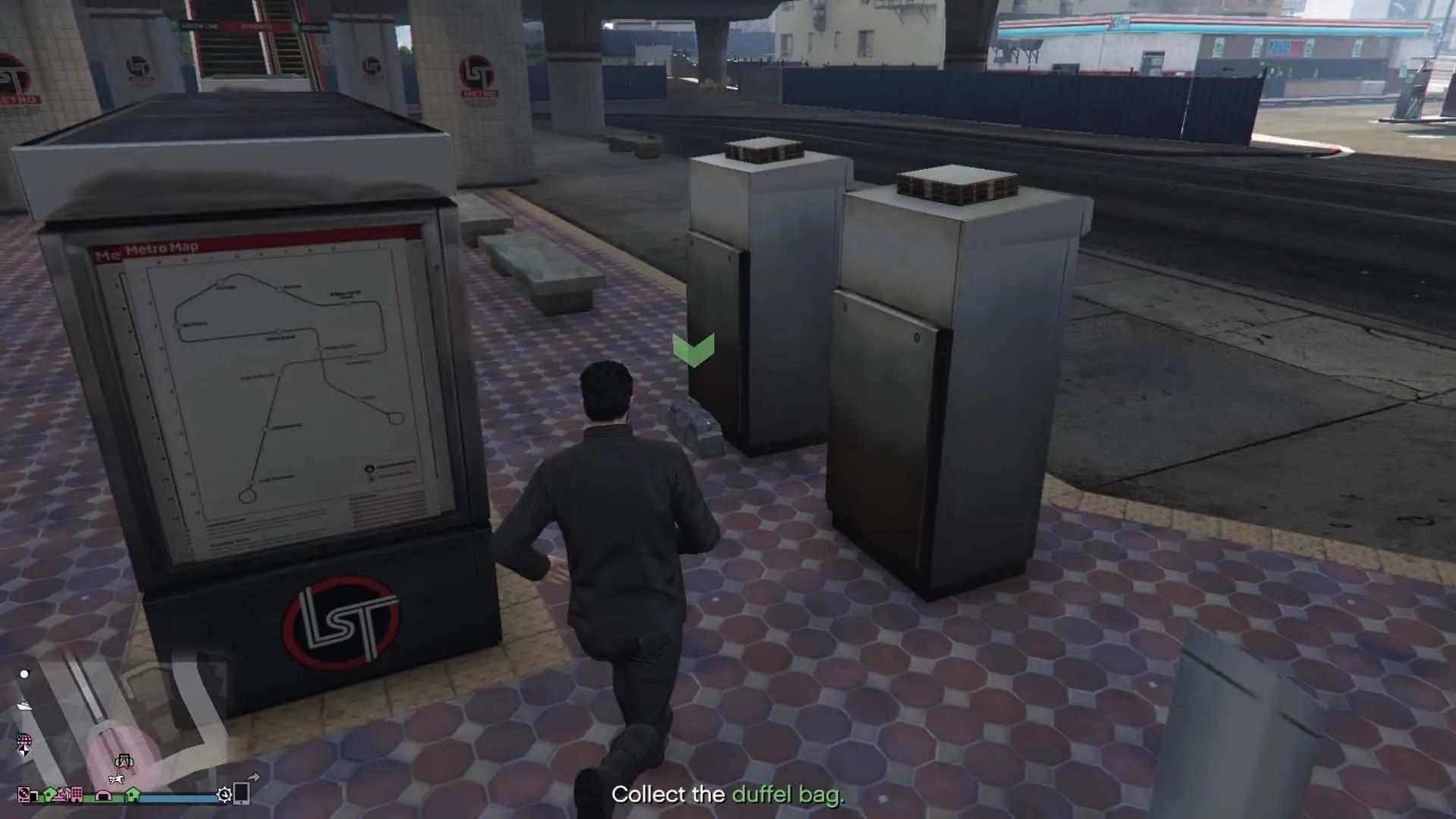Click the Green Line station sign
This screenshot has width=1456, height=819.
201,25
